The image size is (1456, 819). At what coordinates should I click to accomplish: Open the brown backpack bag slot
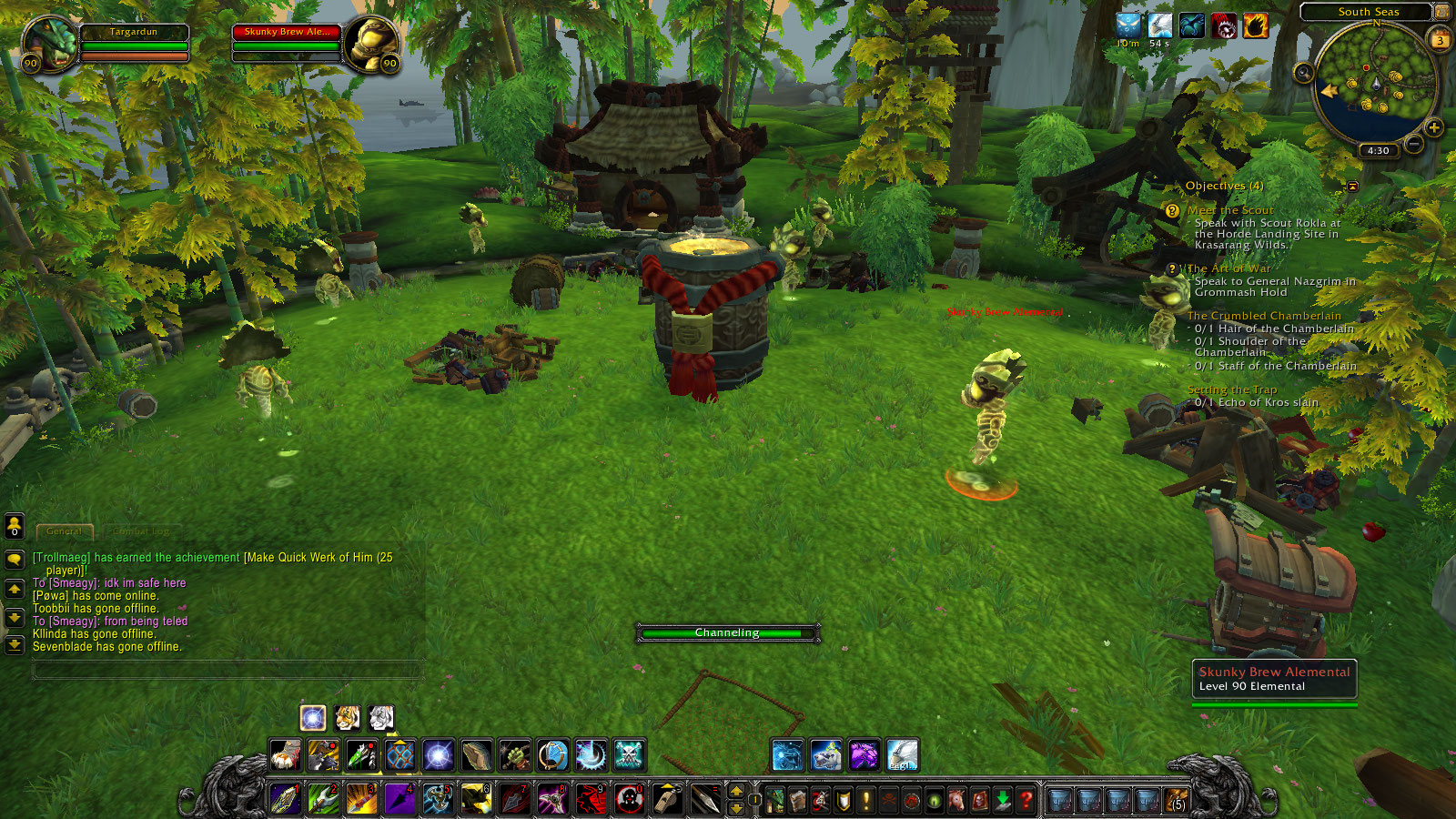[x=1176, y=800]
